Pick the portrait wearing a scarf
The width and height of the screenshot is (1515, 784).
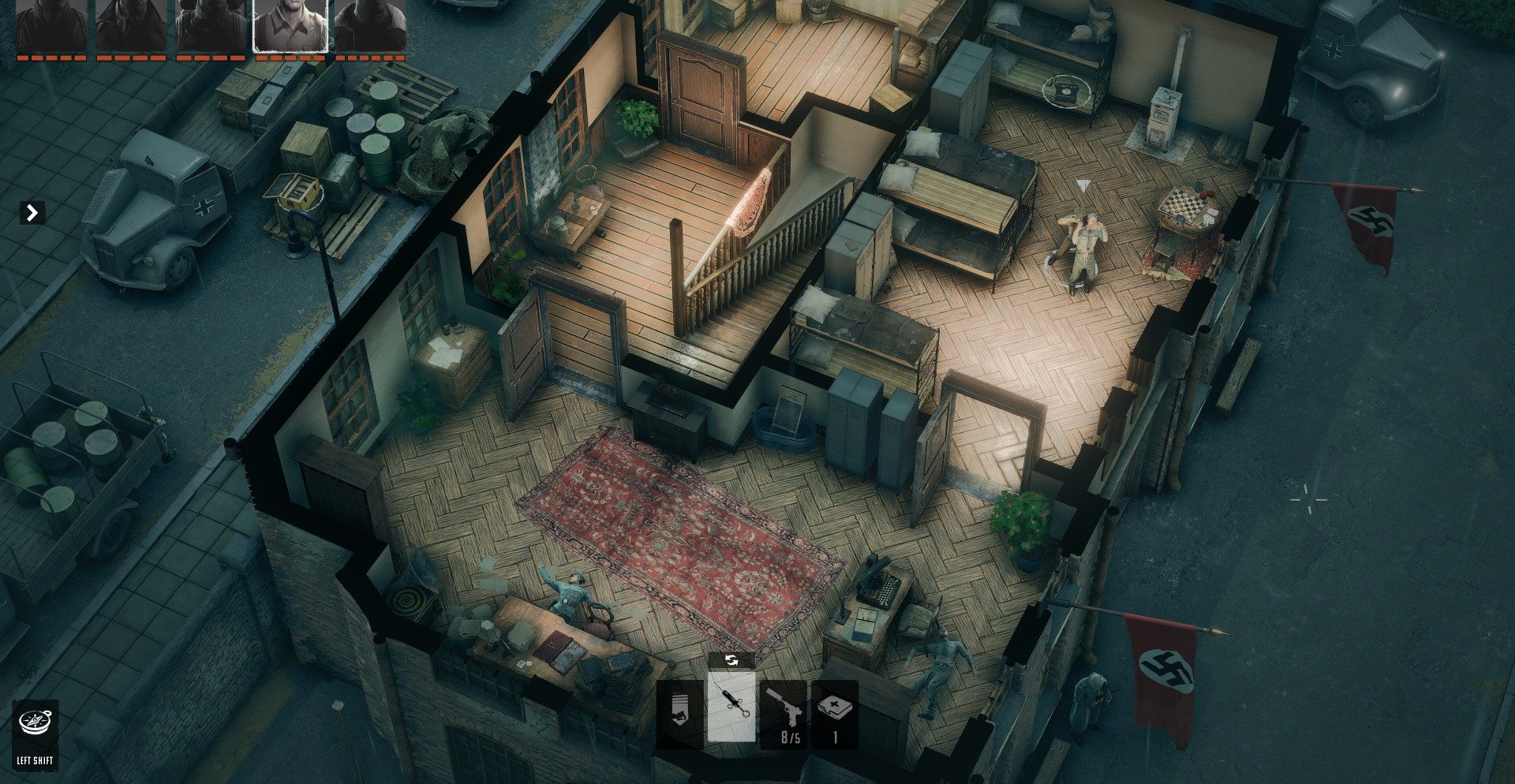coord(131,26)
